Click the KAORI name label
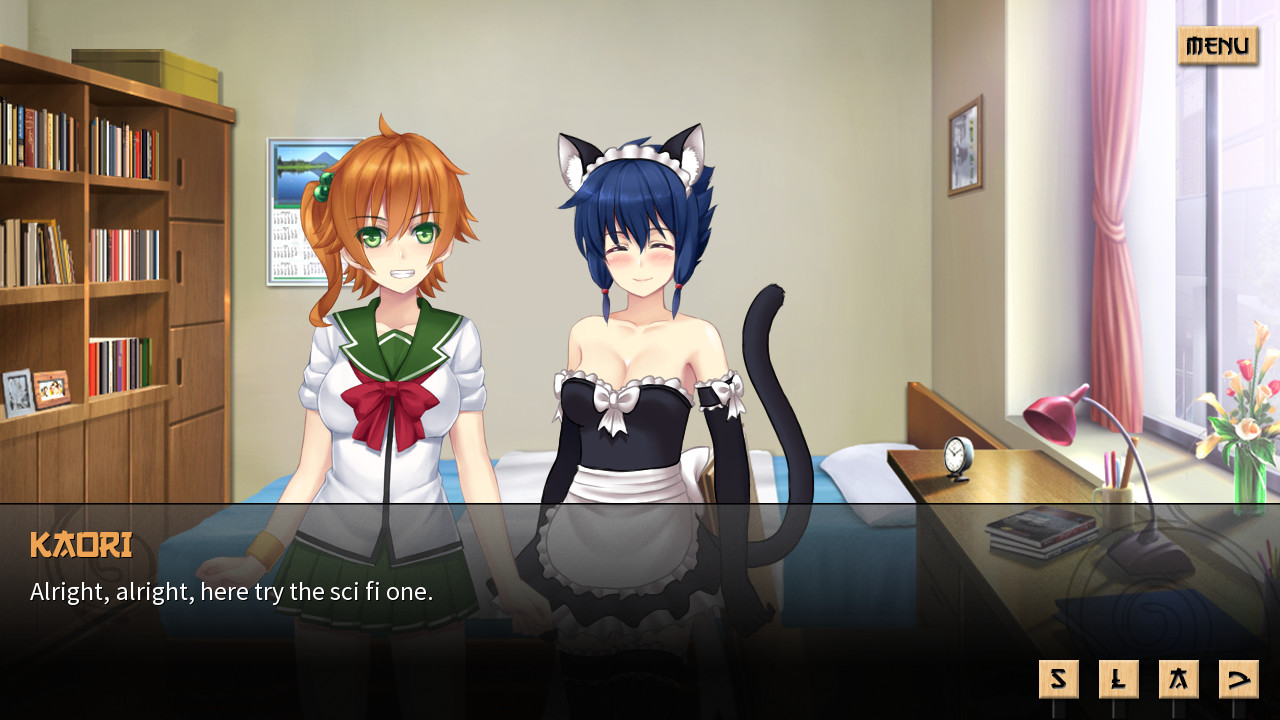1280x720 pixels. coord(80,546)
